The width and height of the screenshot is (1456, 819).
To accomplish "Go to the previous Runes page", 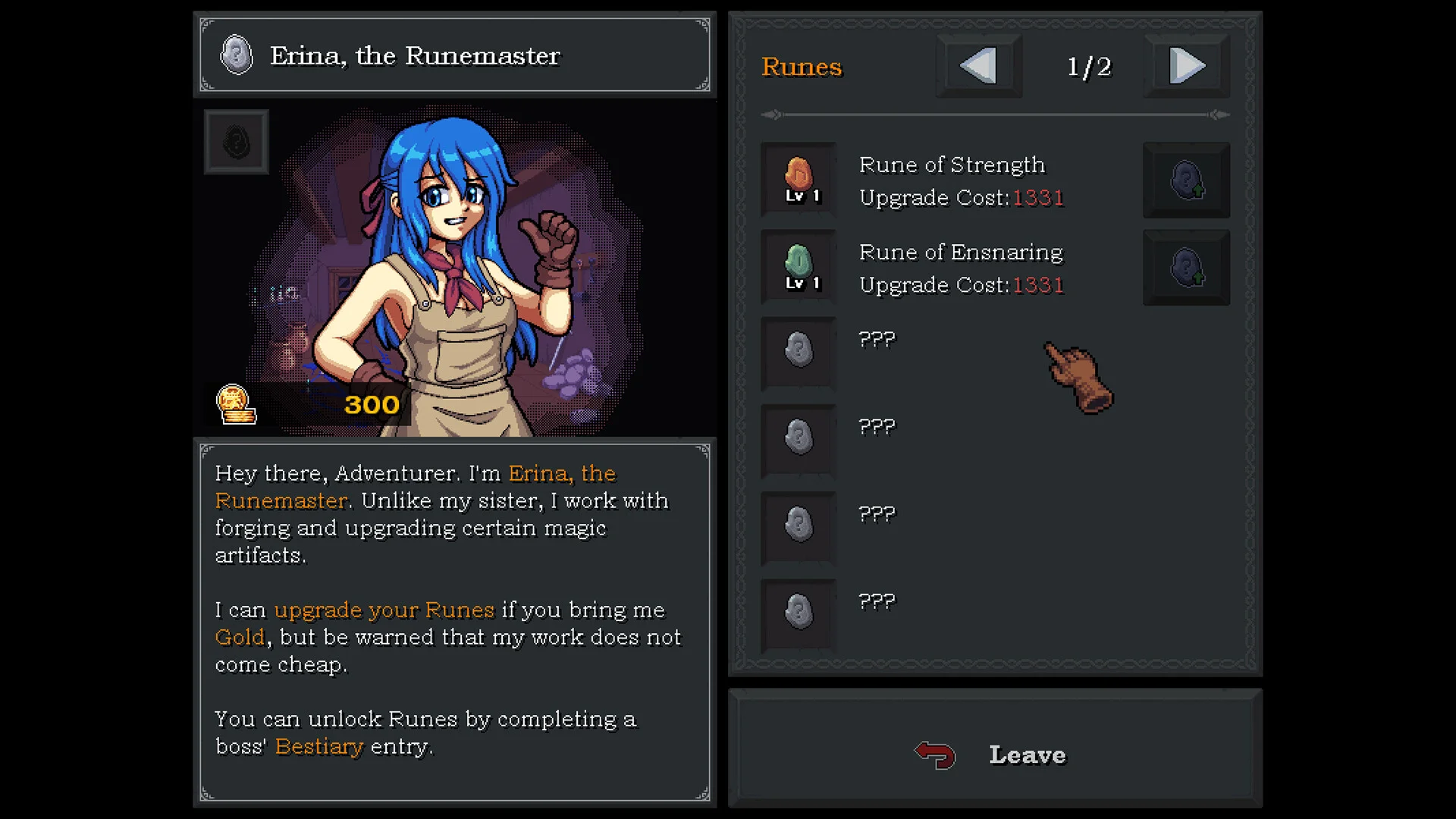I will pyautogui.click(x=978, y=66).
